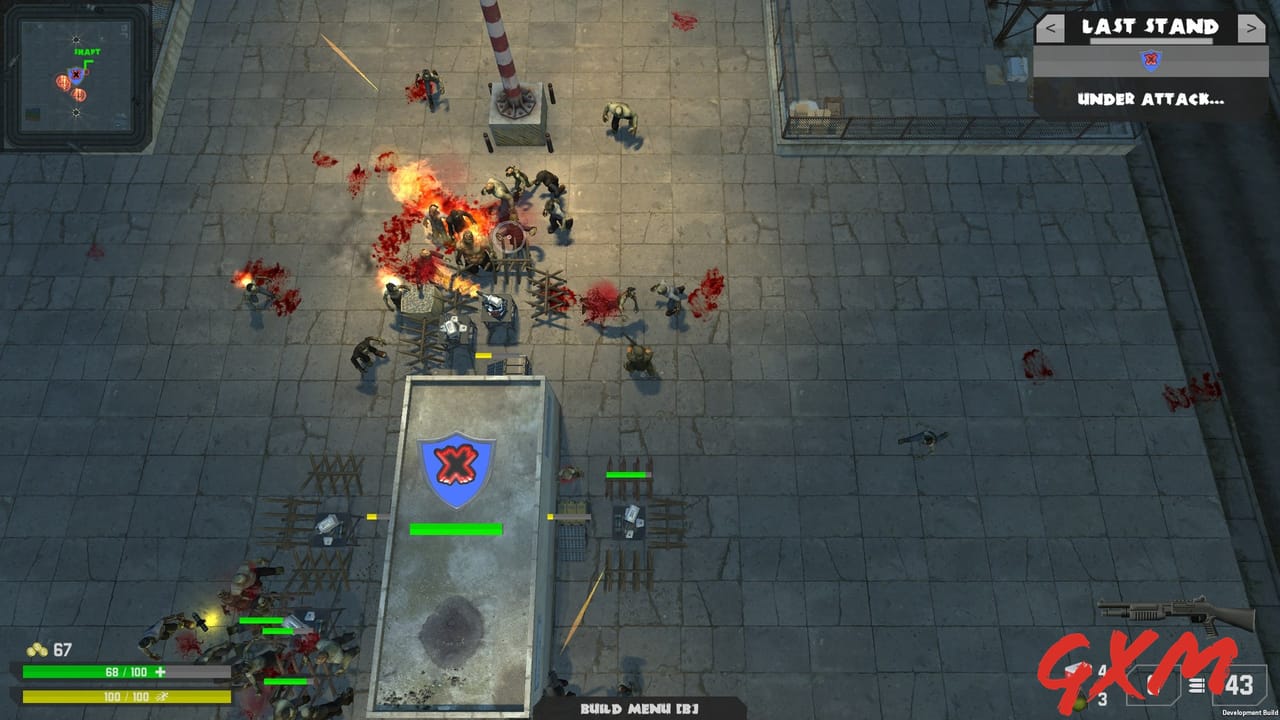Image resolution: width=1280 pixels, height=720 pixels.
Task: Click the left arrow on the Last Stand panel
Action: tap(1049, 27)
